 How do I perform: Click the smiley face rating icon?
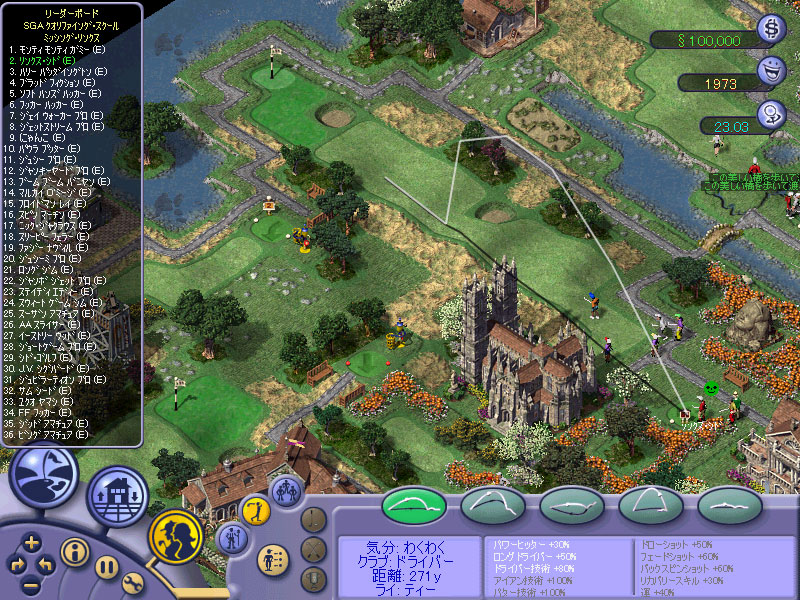point(772,72)
